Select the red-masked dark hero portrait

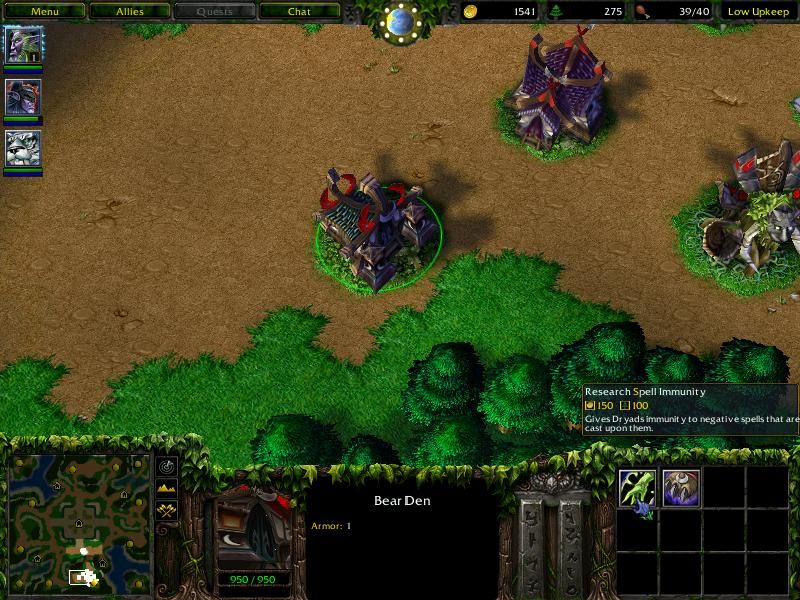[23, 97]
